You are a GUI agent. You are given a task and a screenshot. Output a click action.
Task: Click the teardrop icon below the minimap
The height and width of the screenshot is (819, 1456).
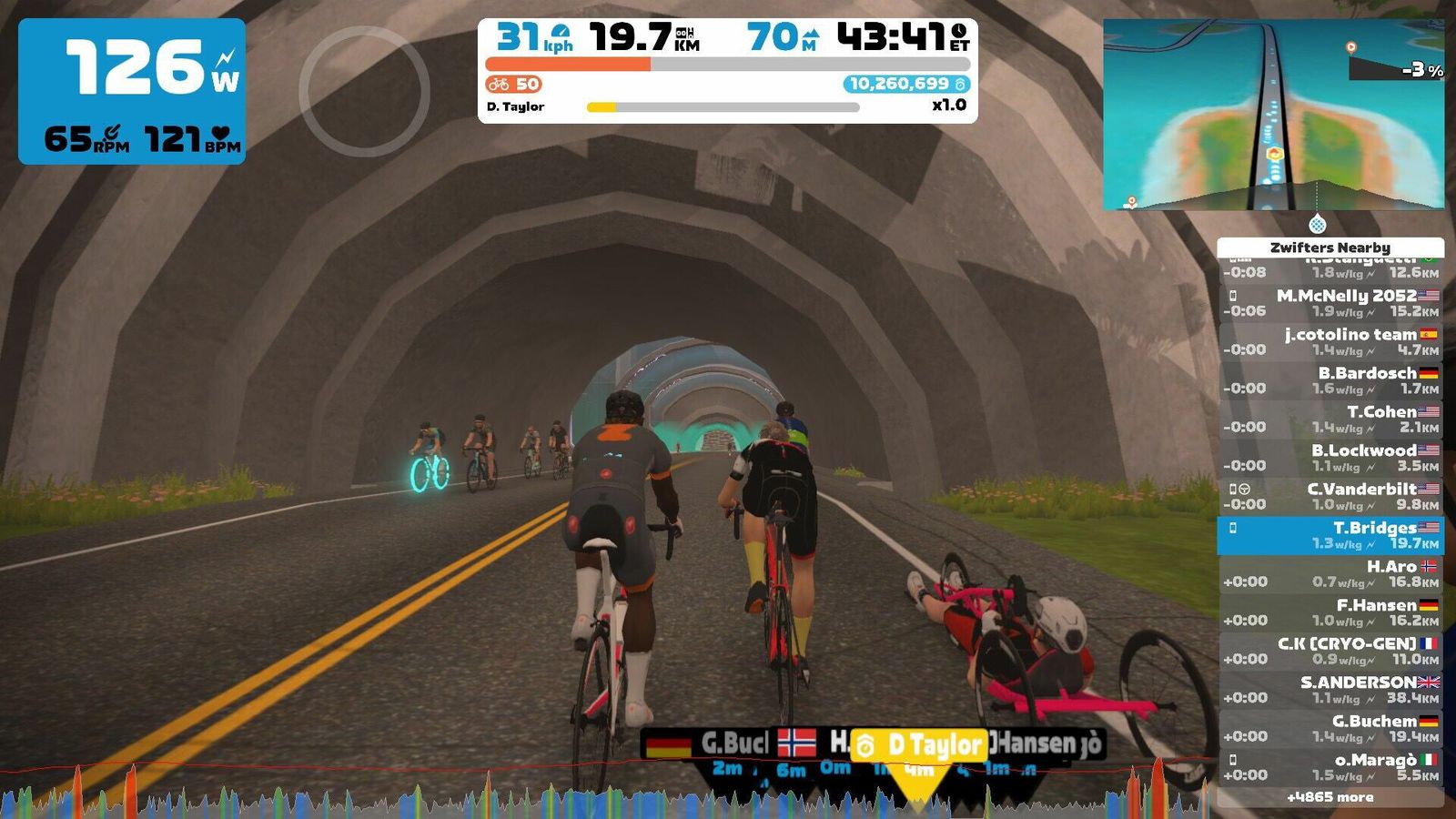point(1317,224)
